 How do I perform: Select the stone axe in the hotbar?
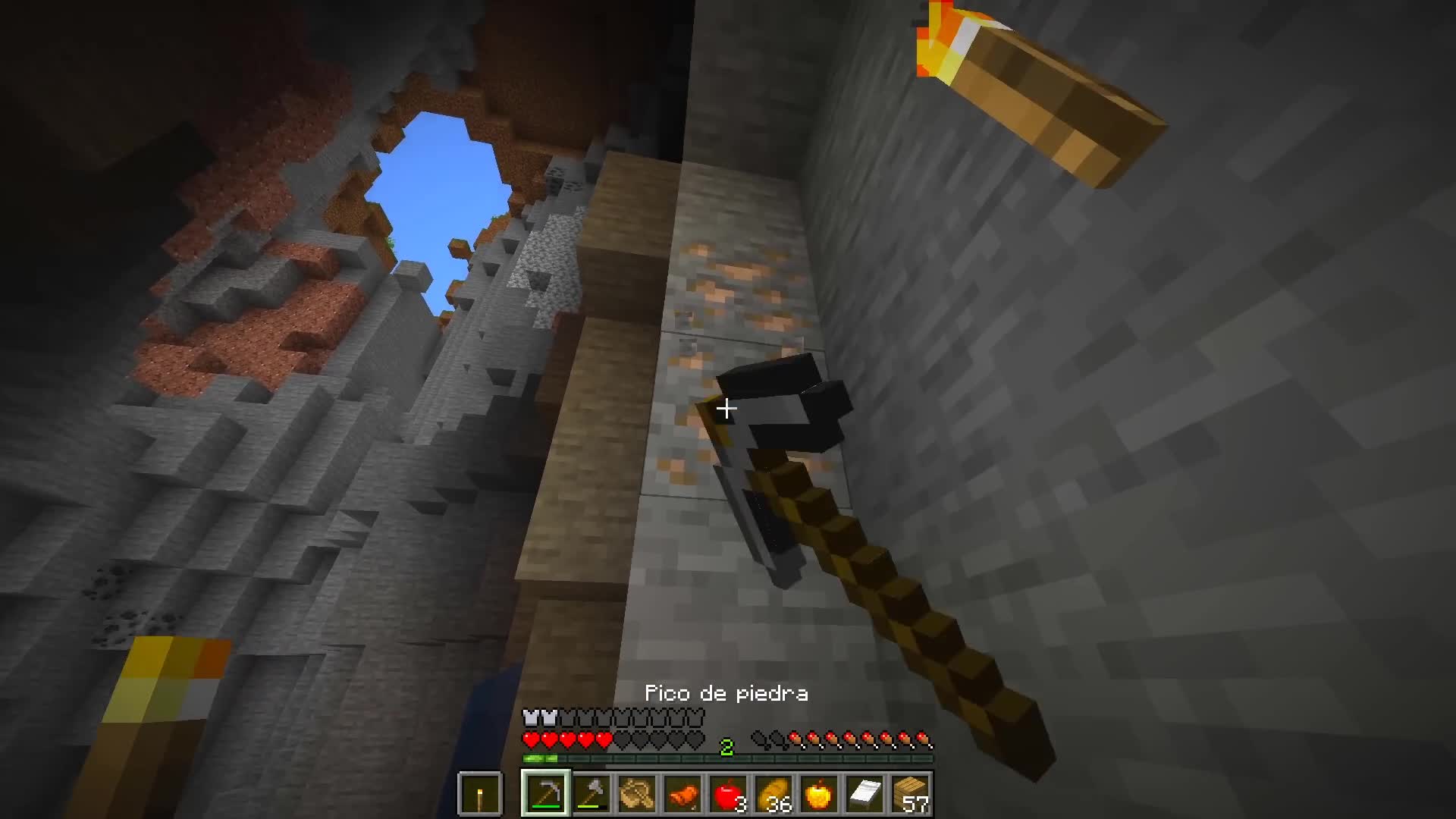[591, 793]
